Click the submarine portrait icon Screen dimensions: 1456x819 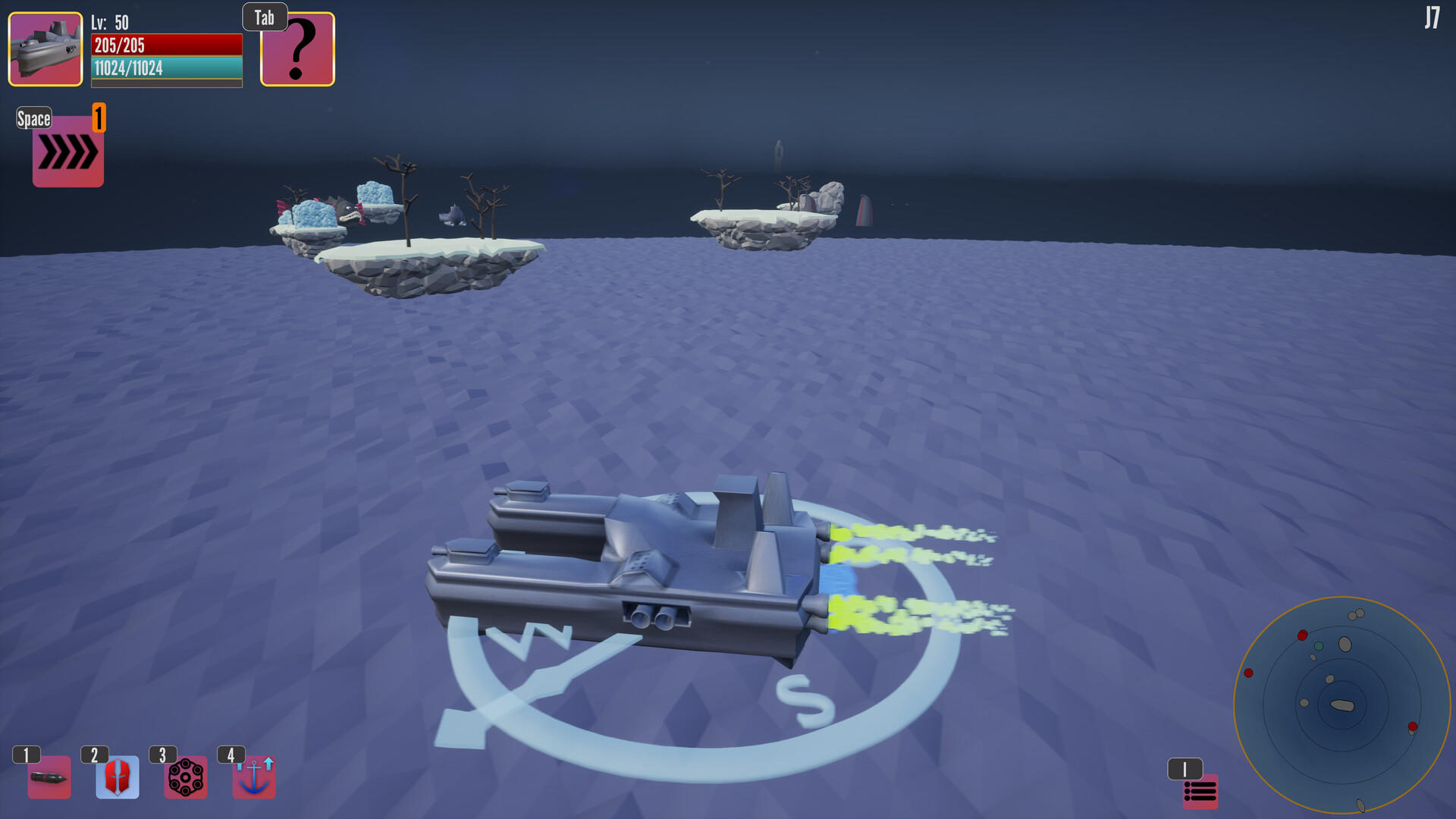click(x=44, y=49)
